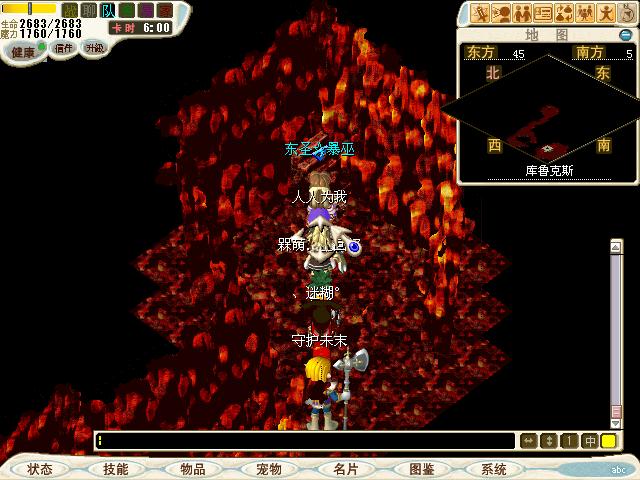640x480 pixels.
Task: Toggle the 队 team mode icon
Action: click(x=109, y=10)
